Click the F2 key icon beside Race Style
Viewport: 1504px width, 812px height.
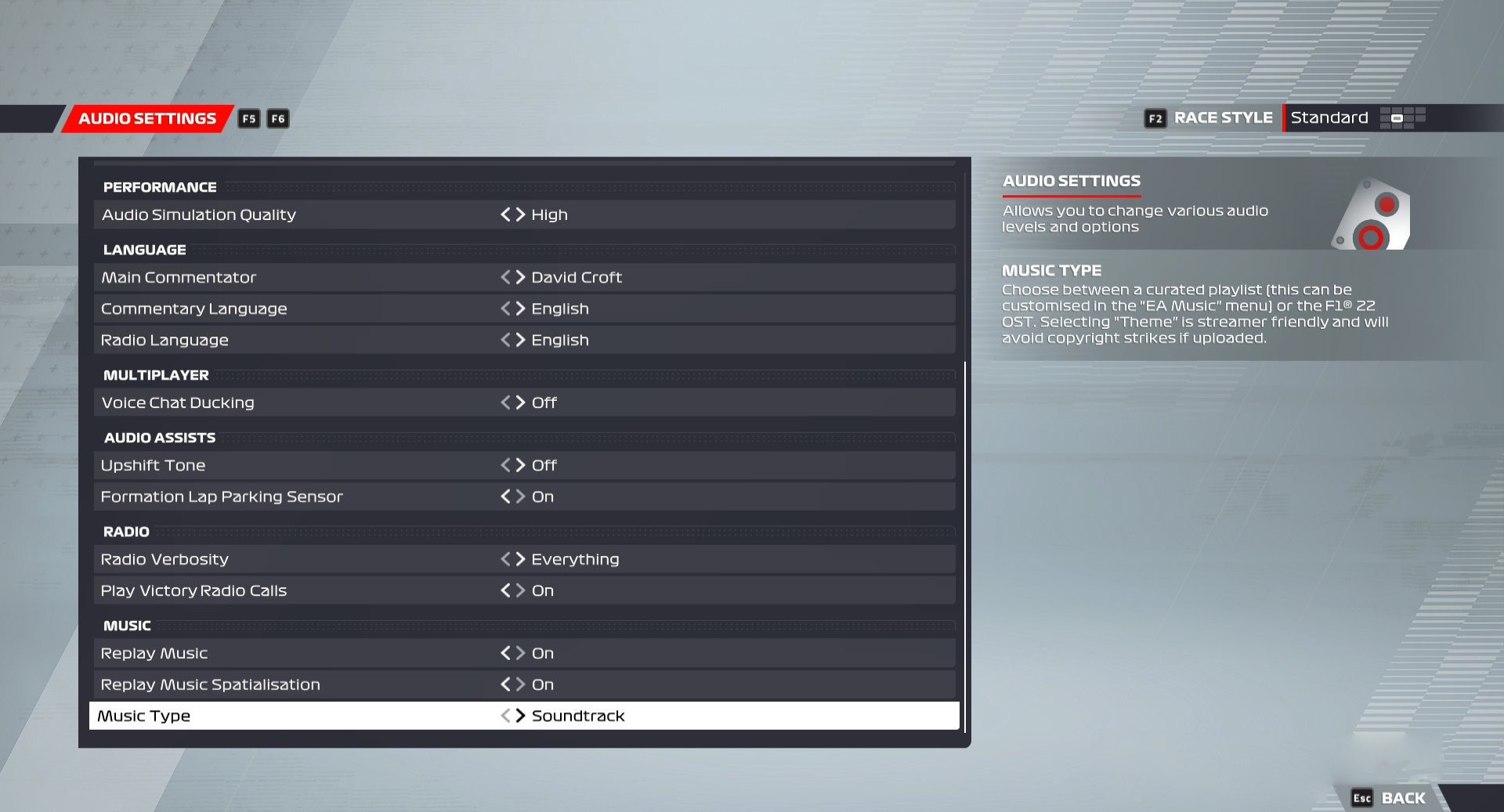click(x=1155, y=118)
